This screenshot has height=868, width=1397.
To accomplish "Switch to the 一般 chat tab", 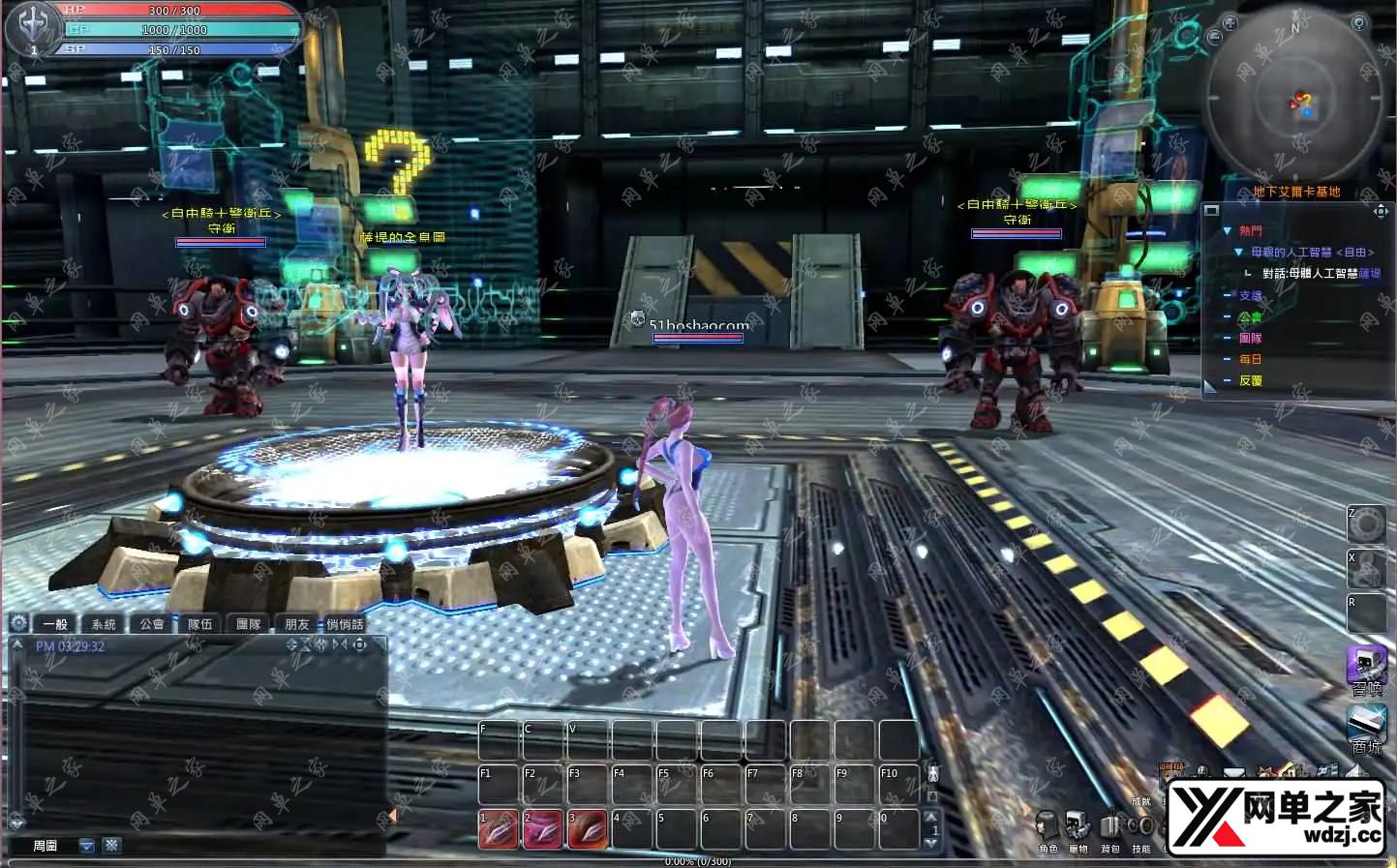I will (54, 624).
